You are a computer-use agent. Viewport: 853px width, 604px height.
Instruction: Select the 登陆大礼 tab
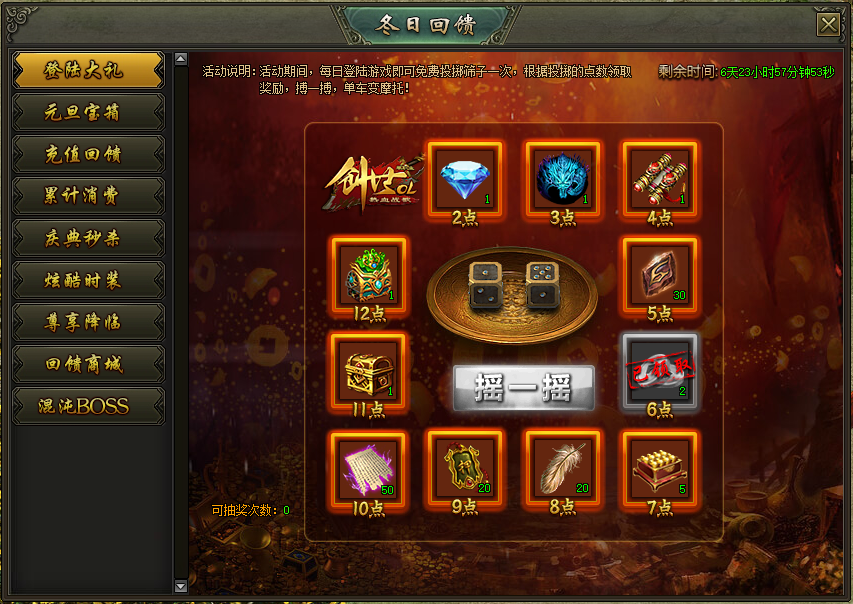point(88,70)
